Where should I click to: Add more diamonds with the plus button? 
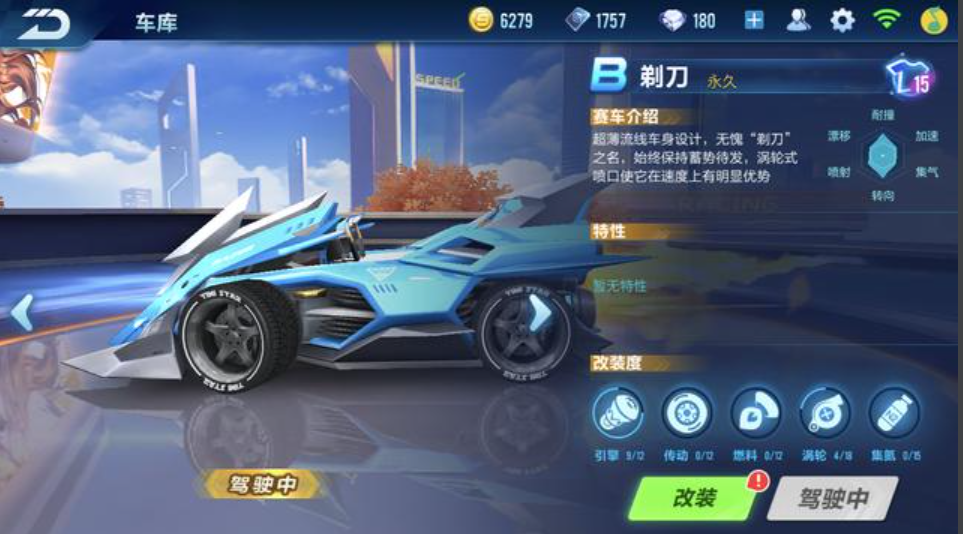[754, 20]
